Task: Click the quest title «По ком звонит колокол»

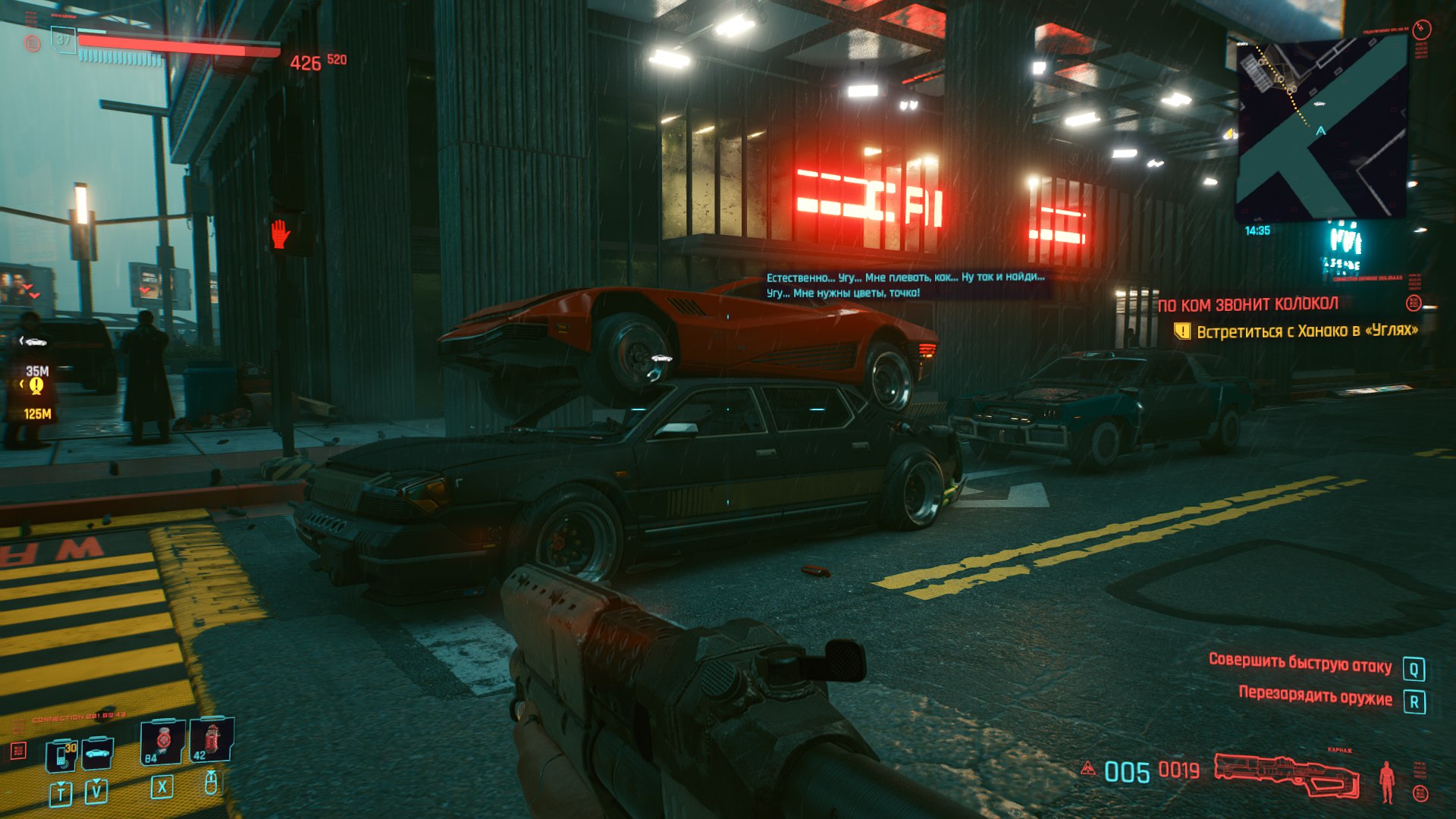Action: pos(1247,305)
